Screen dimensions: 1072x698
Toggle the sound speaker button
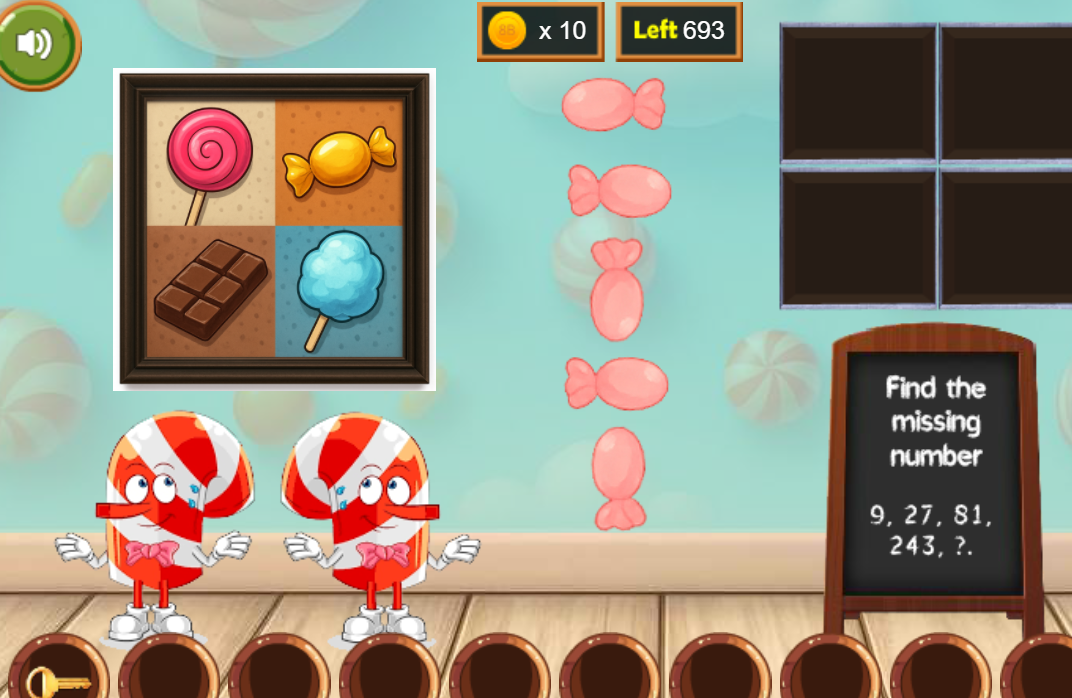(35, 43)
